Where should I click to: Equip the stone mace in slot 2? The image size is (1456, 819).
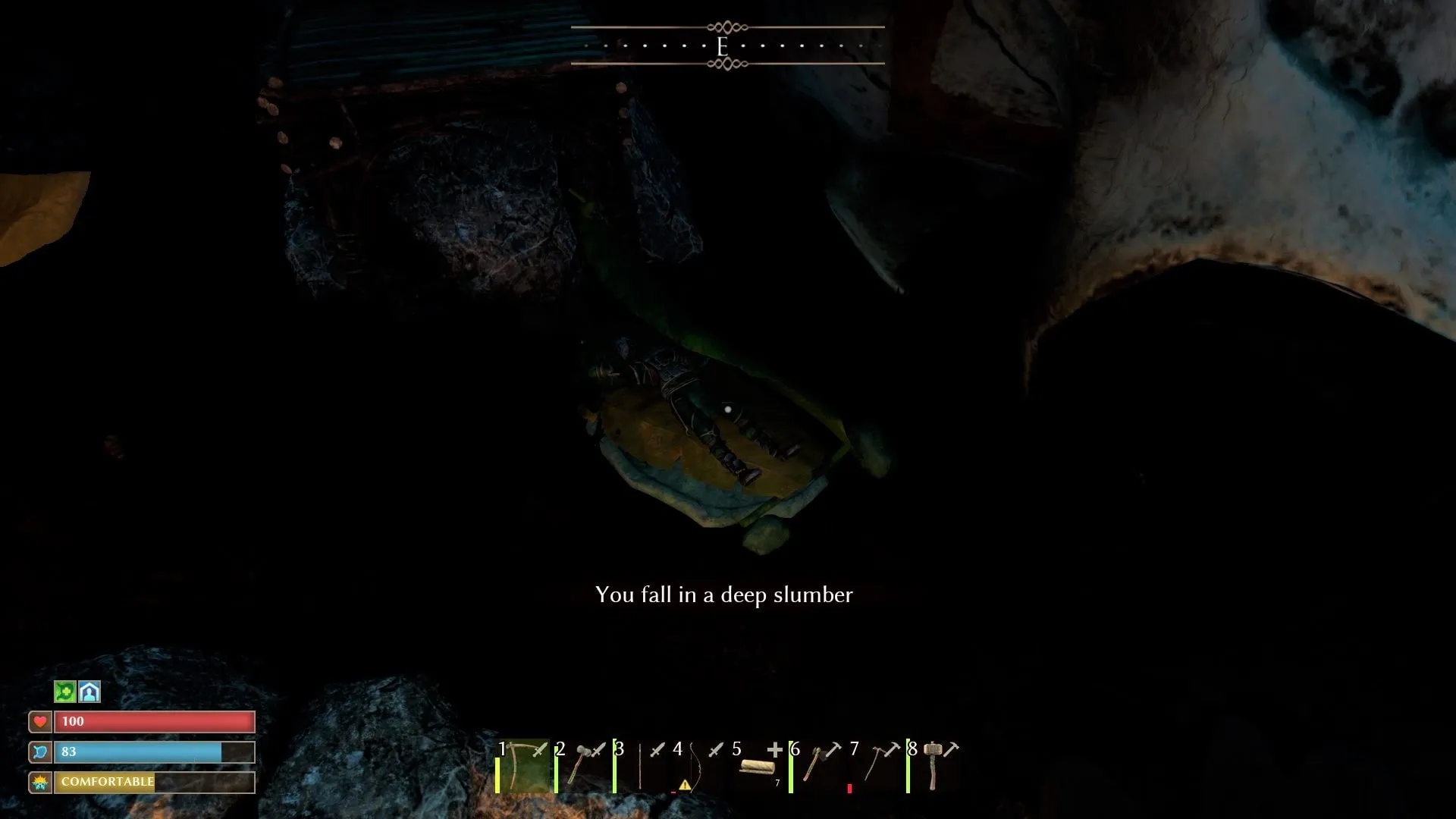tap(582, 766)
